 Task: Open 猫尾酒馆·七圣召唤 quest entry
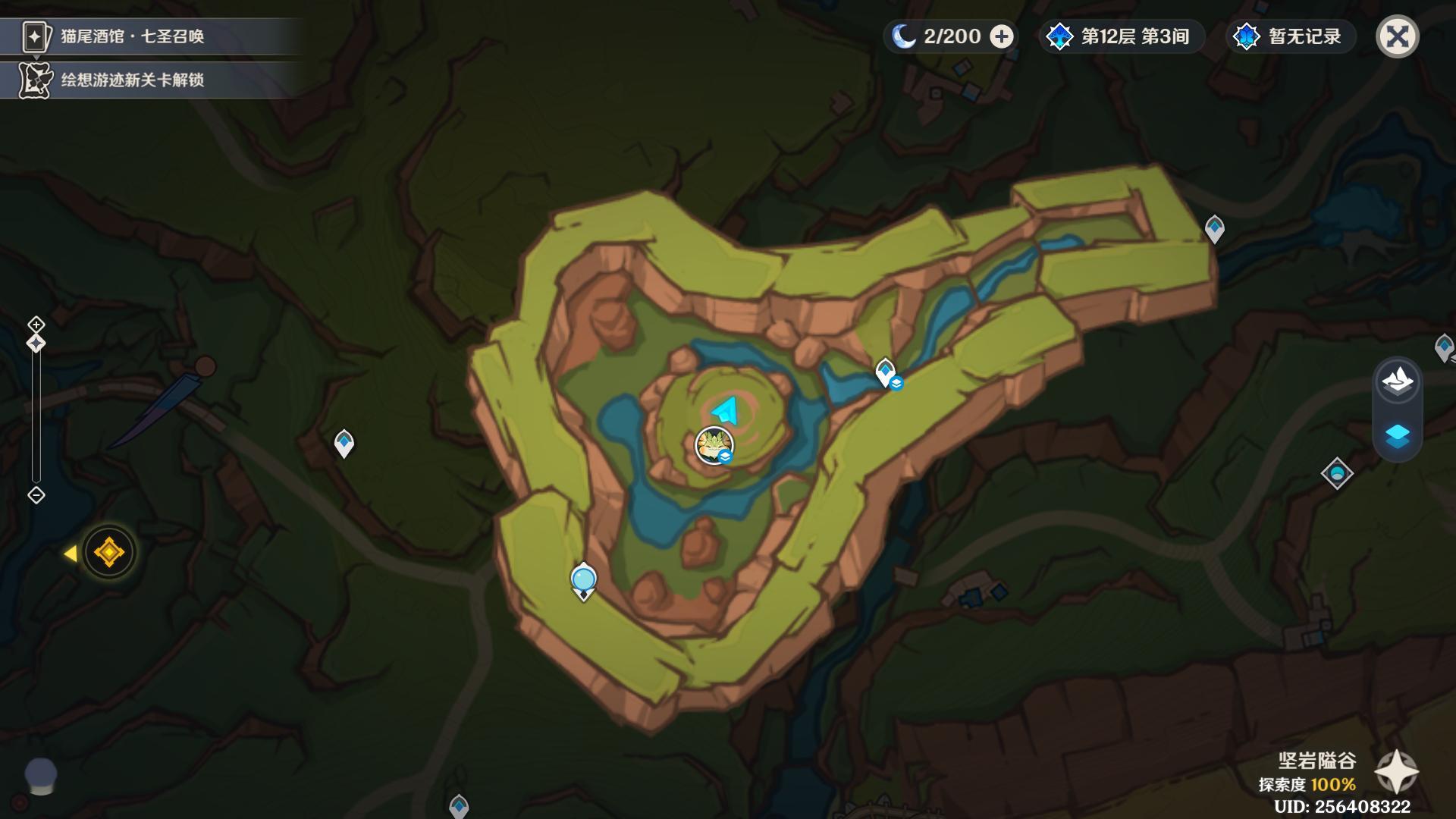point(133,36)
